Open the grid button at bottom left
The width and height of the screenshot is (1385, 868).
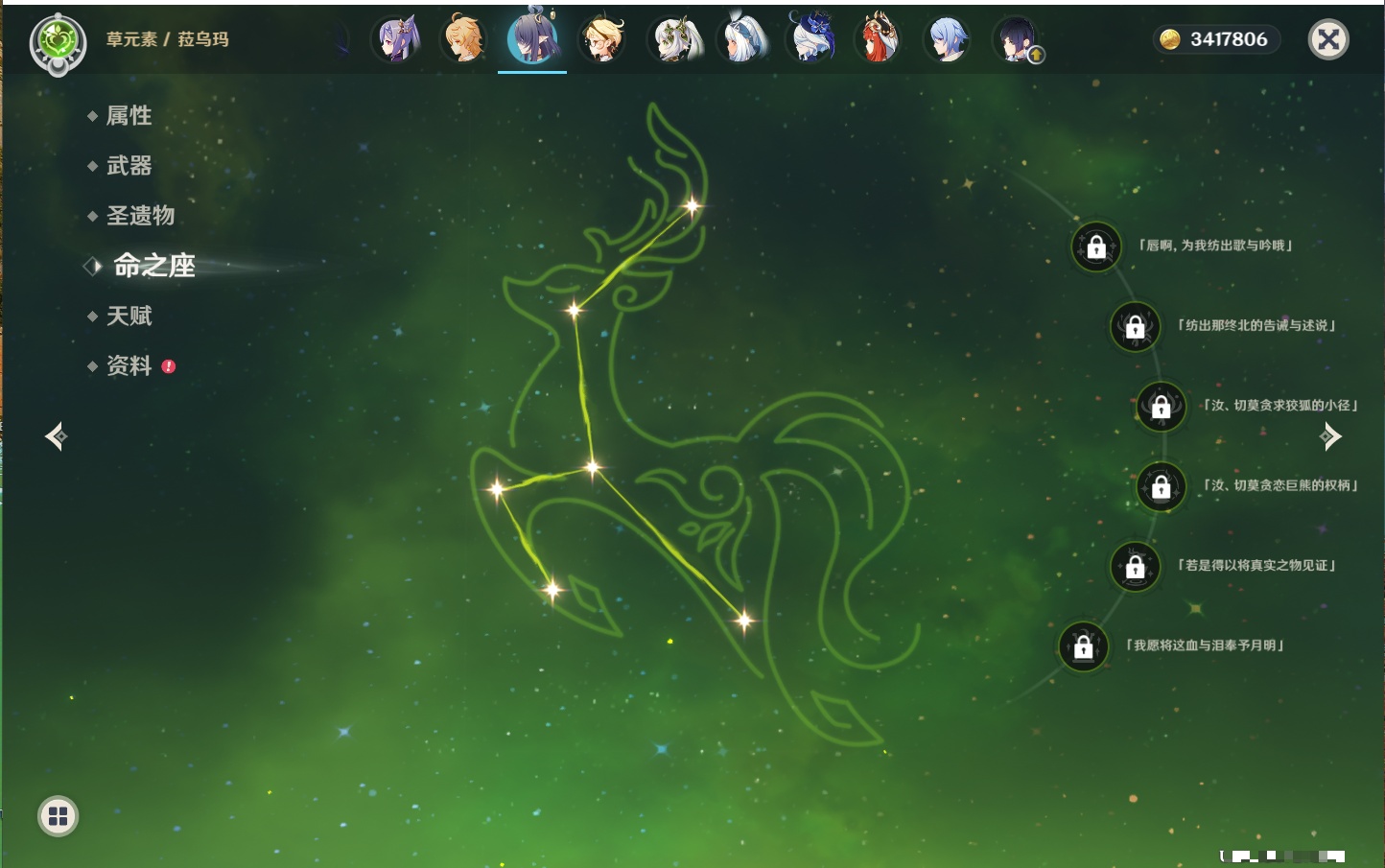pyautogui.click(x=58, y=816)
